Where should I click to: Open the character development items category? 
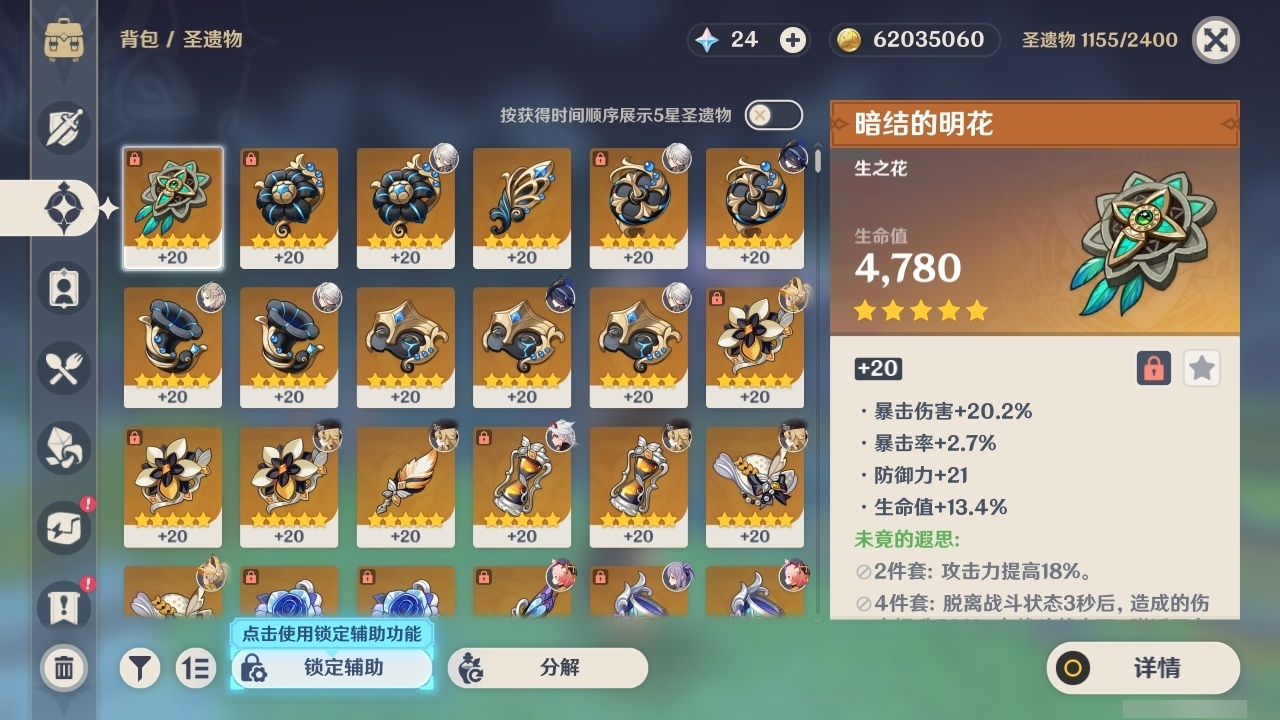pos(63,288)
